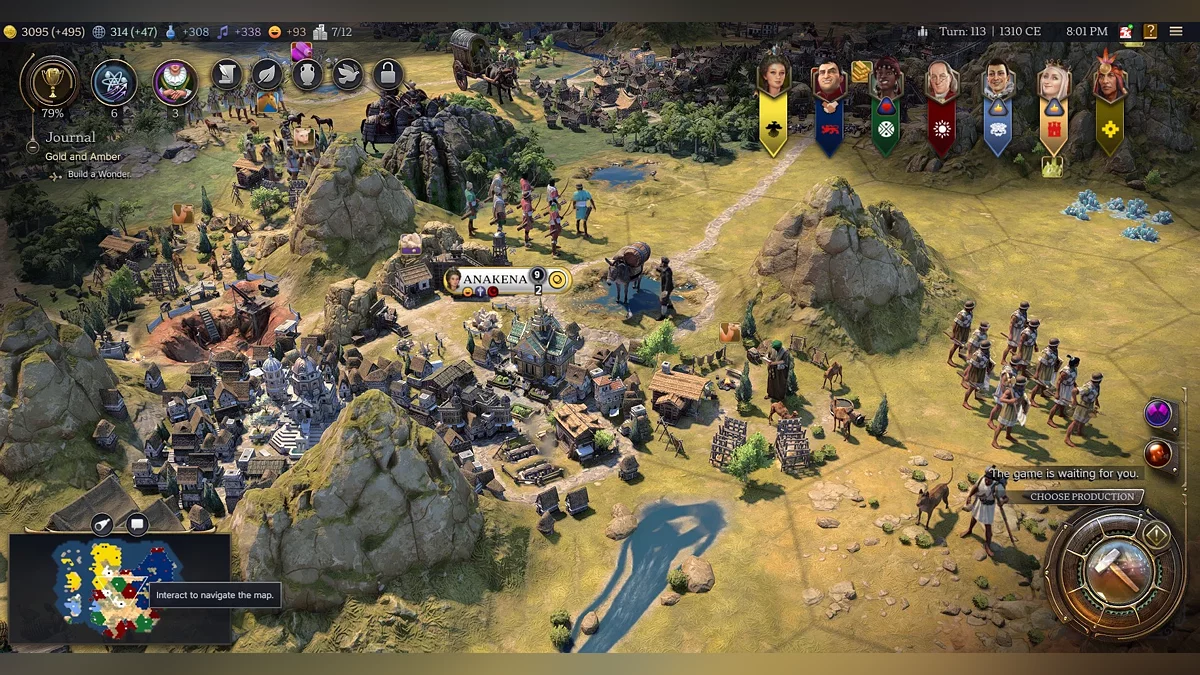Open the civics tree portrait icon
1200x675 pixels.
tap(175, 82)
